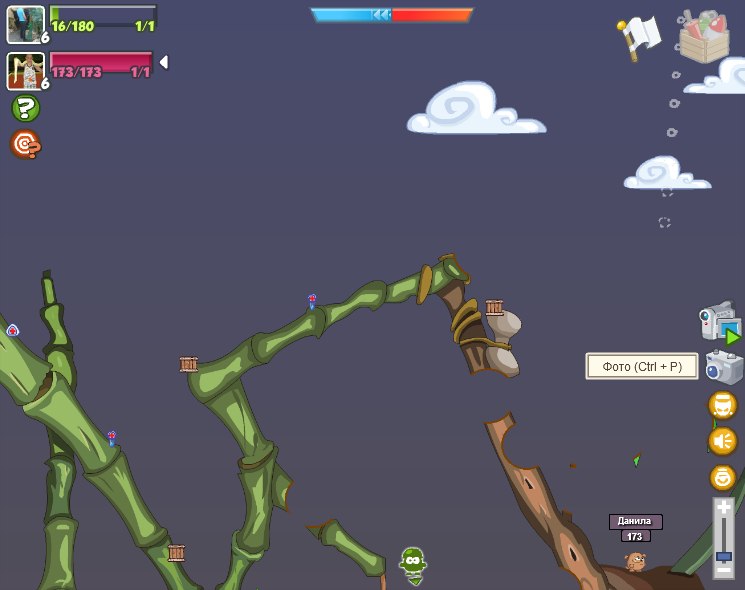Click the orange character face button

pyautogui.click(x=722, y=405)
